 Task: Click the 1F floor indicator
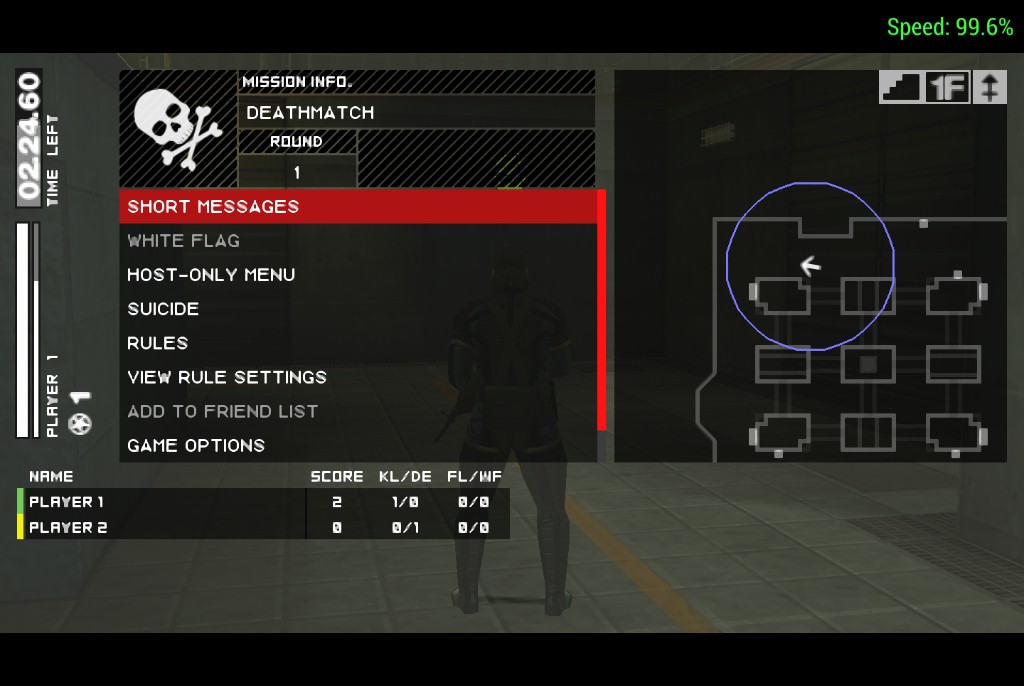pos(946,87)
